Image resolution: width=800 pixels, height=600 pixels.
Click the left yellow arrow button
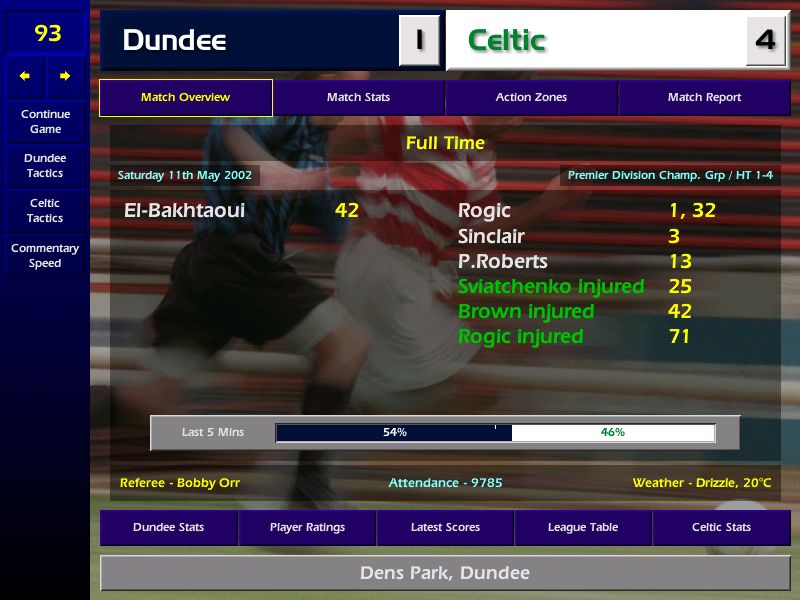click(x=25, y=76)
